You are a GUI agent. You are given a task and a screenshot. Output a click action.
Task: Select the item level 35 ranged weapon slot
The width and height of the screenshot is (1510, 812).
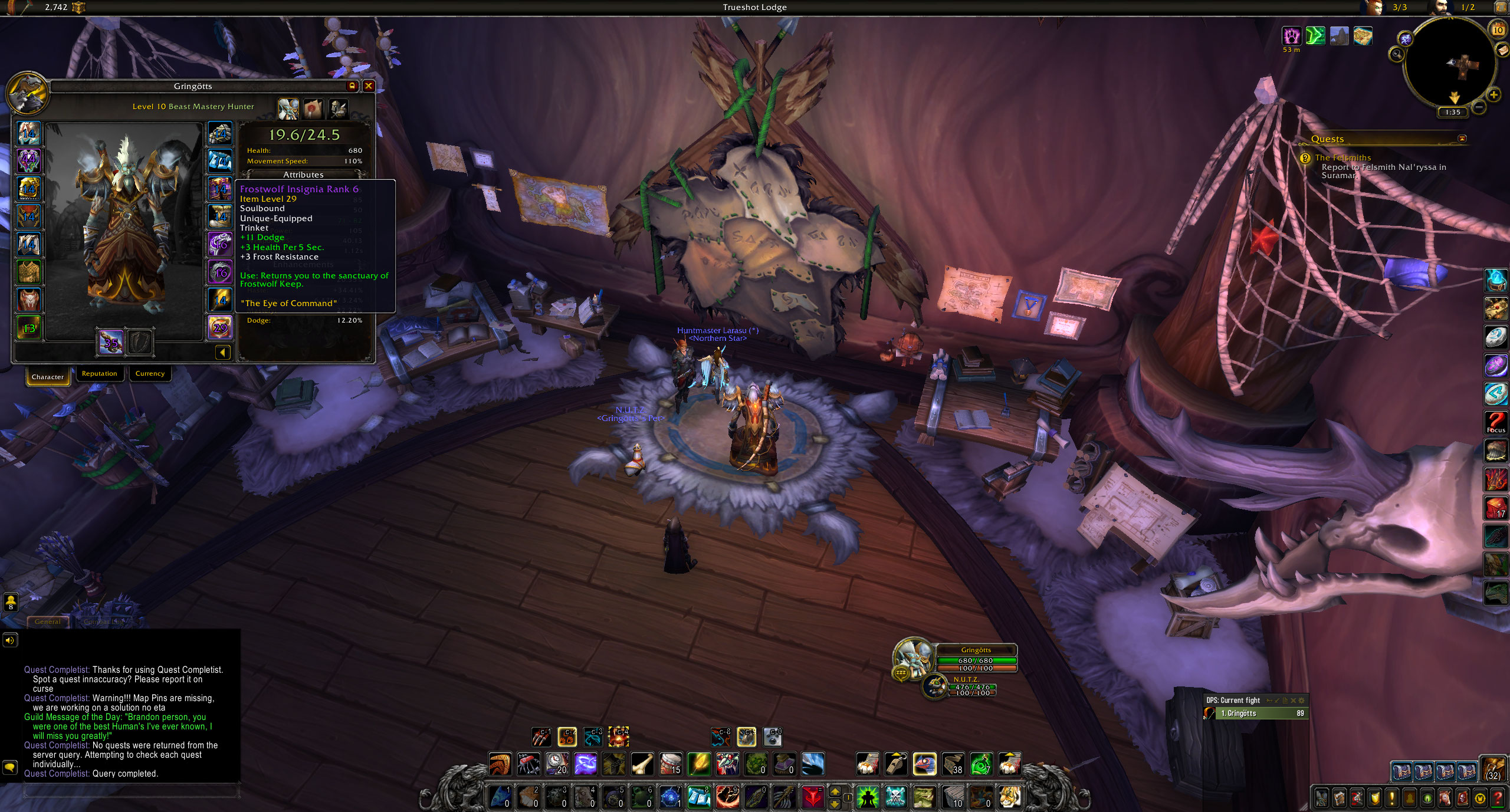[111, 342]
